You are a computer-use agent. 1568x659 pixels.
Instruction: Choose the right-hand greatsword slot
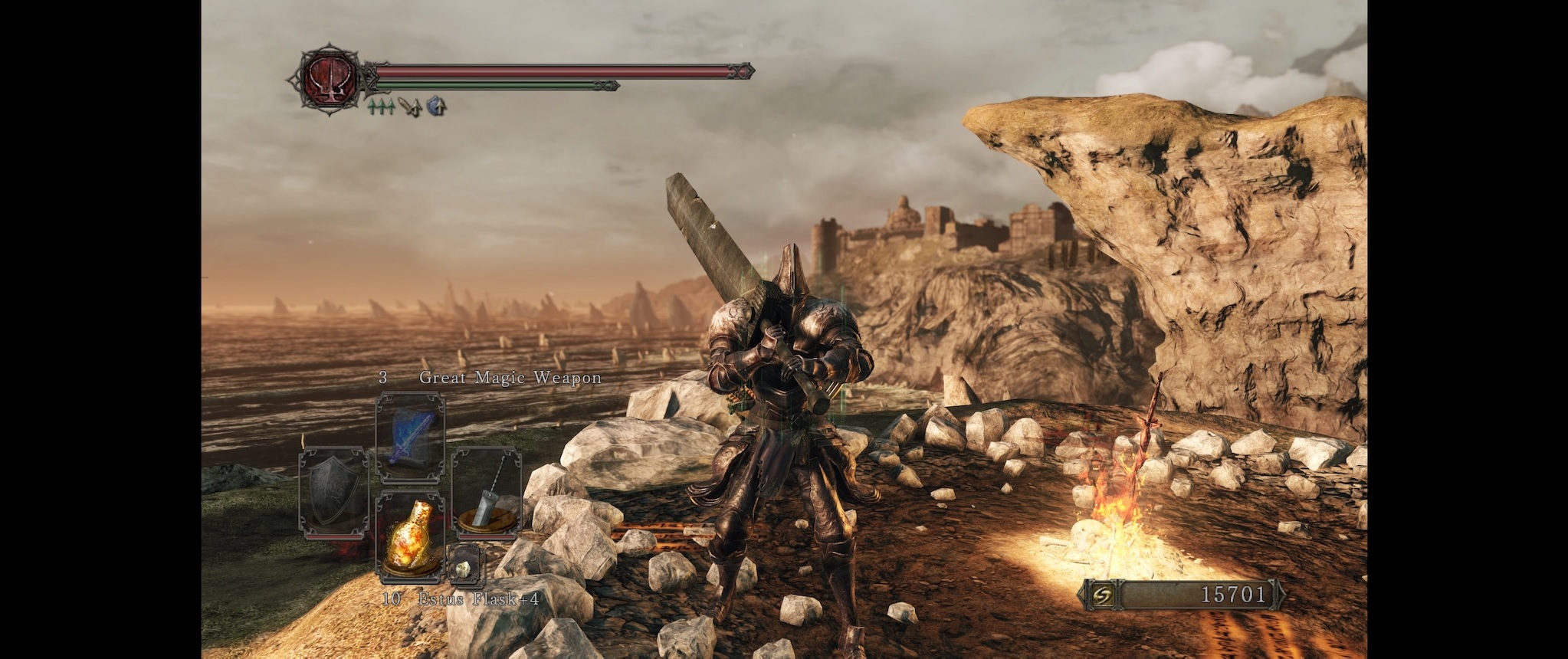487,491
